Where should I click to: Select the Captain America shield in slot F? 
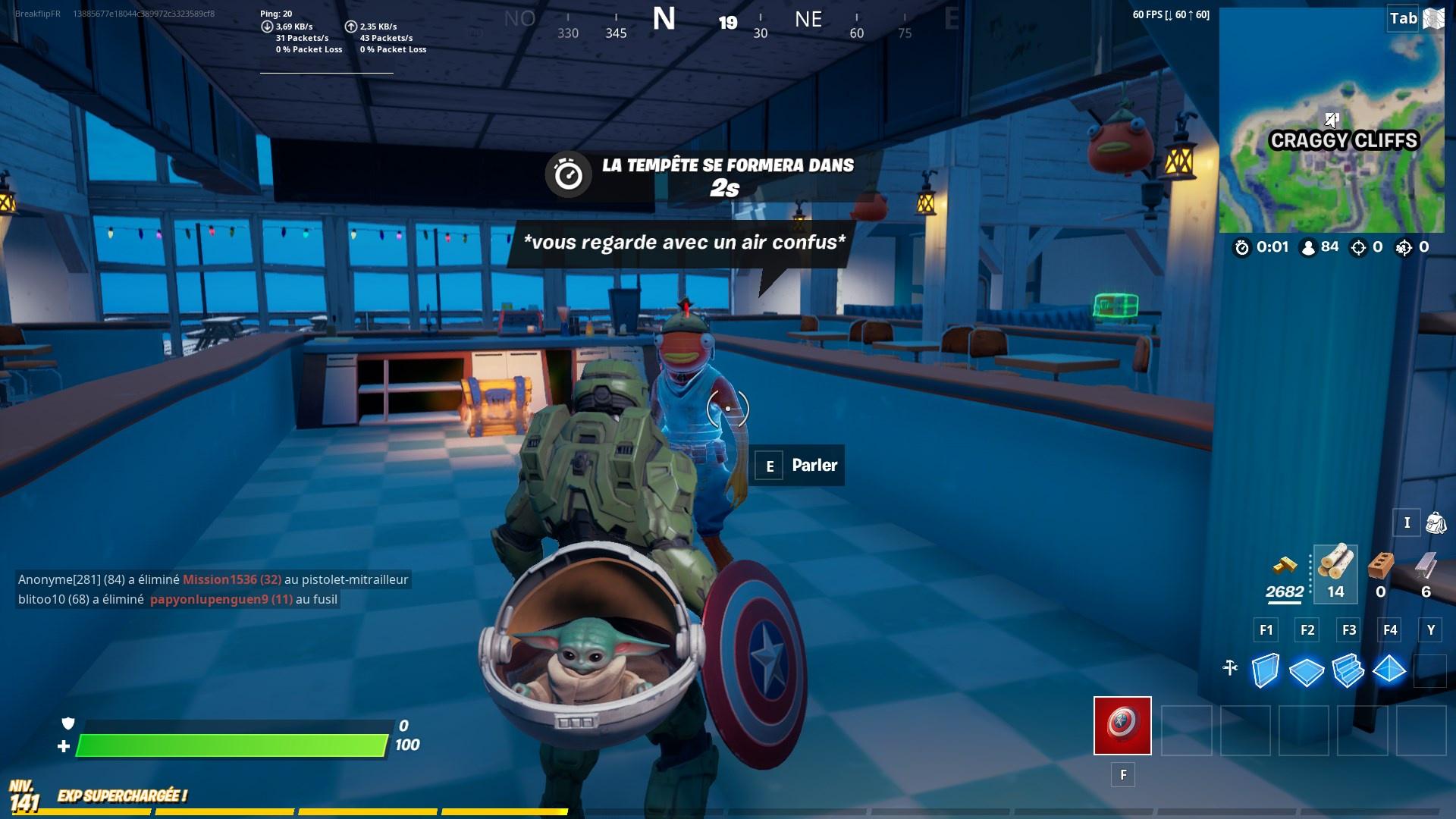(1122, 725)
